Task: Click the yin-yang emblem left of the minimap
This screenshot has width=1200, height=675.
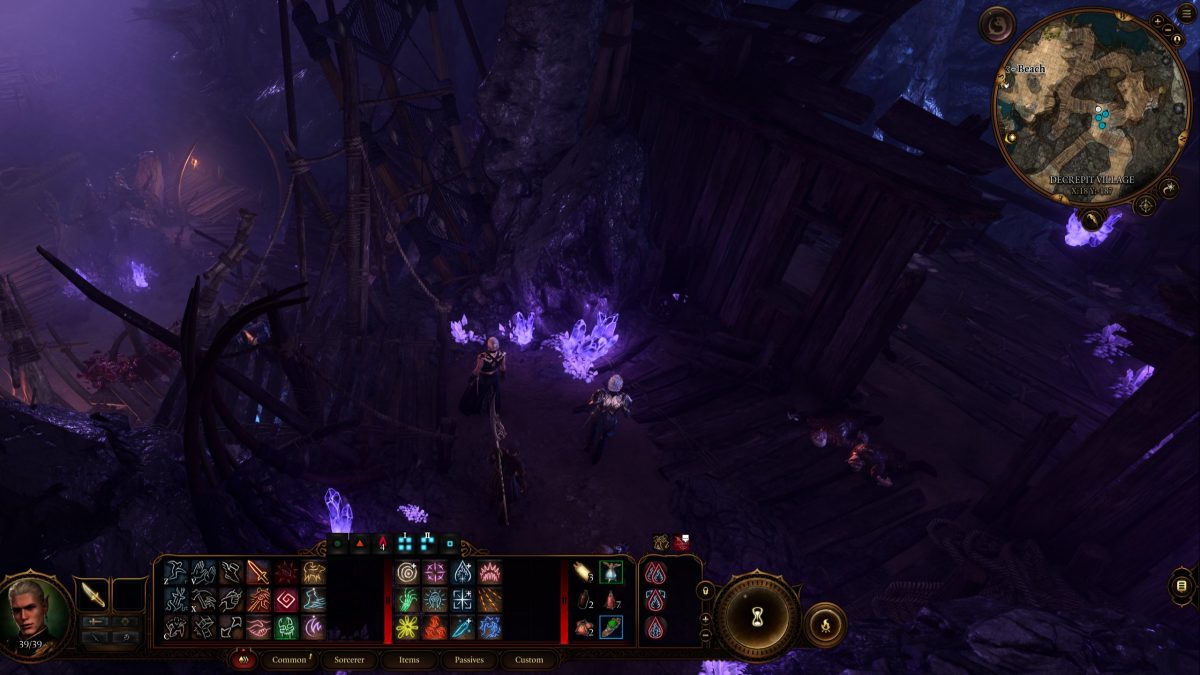Action: [x=996, y=25]
